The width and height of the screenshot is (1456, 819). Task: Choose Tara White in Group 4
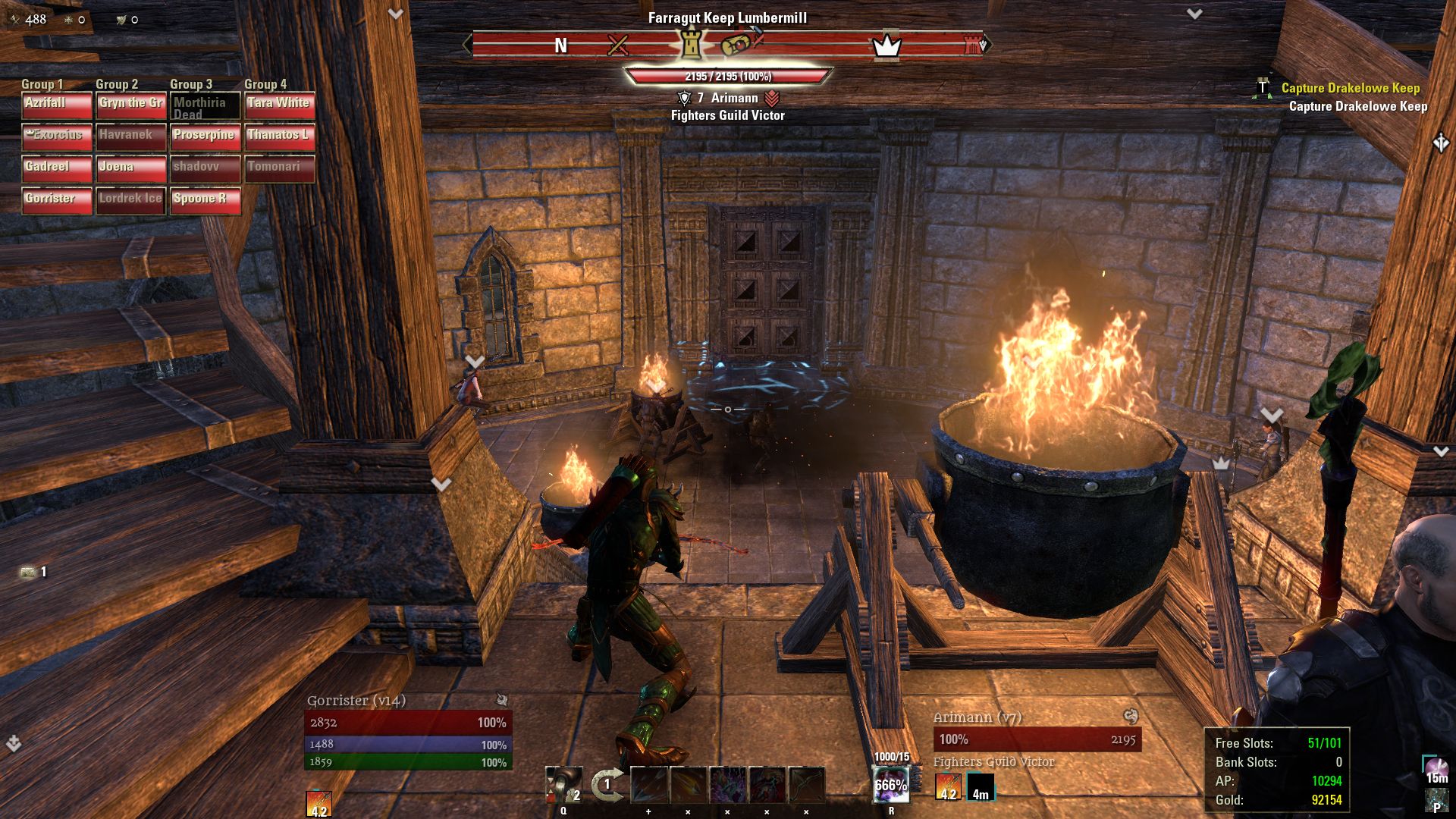(x=279, y=105)
